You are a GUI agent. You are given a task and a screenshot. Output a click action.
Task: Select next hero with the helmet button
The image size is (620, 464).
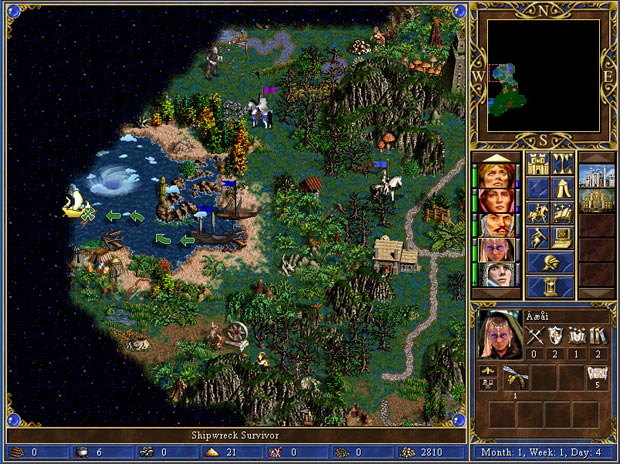[550, 262]
